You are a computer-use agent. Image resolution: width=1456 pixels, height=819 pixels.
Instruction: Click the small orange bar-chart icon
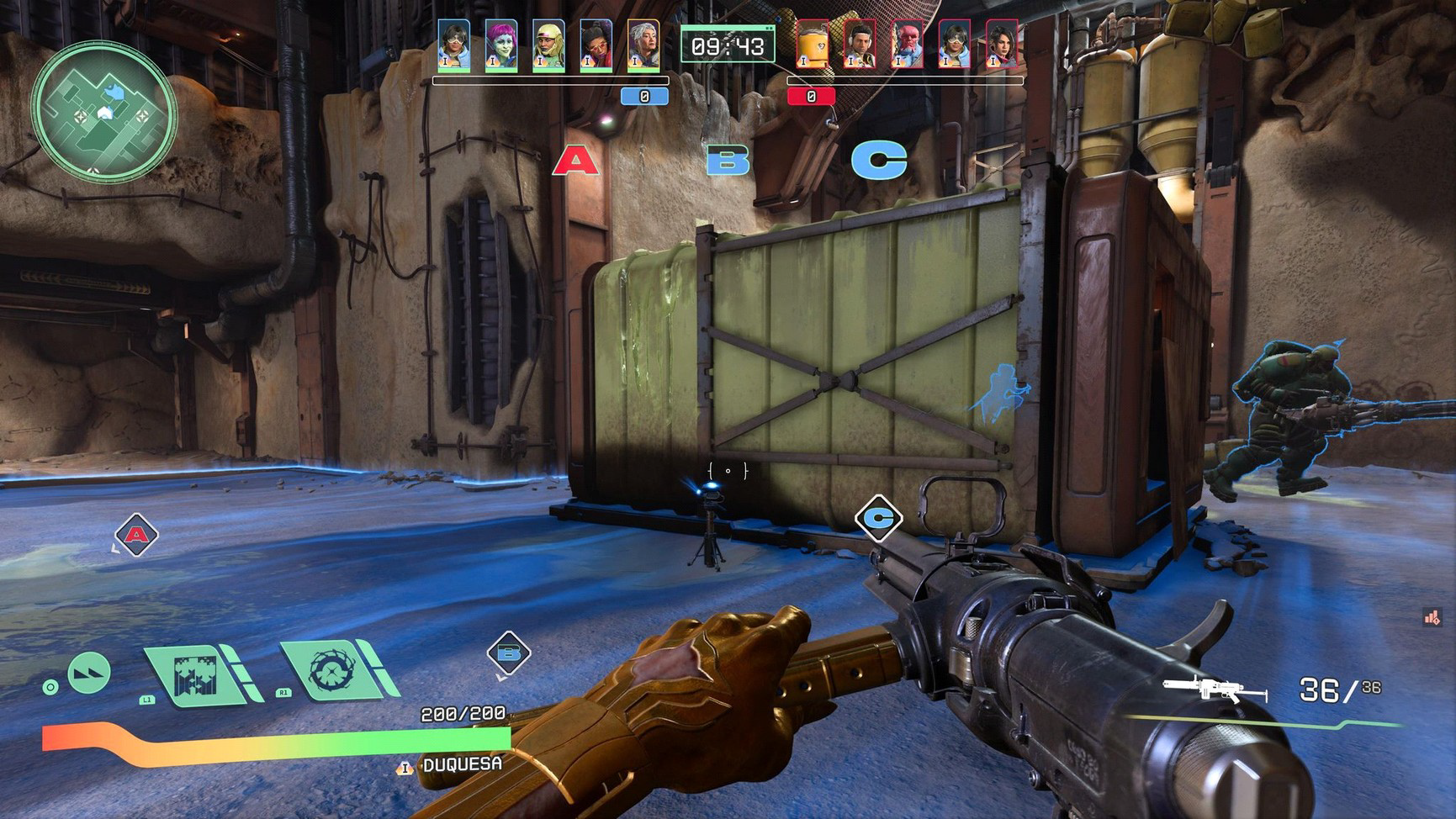tap(1432, 618)
